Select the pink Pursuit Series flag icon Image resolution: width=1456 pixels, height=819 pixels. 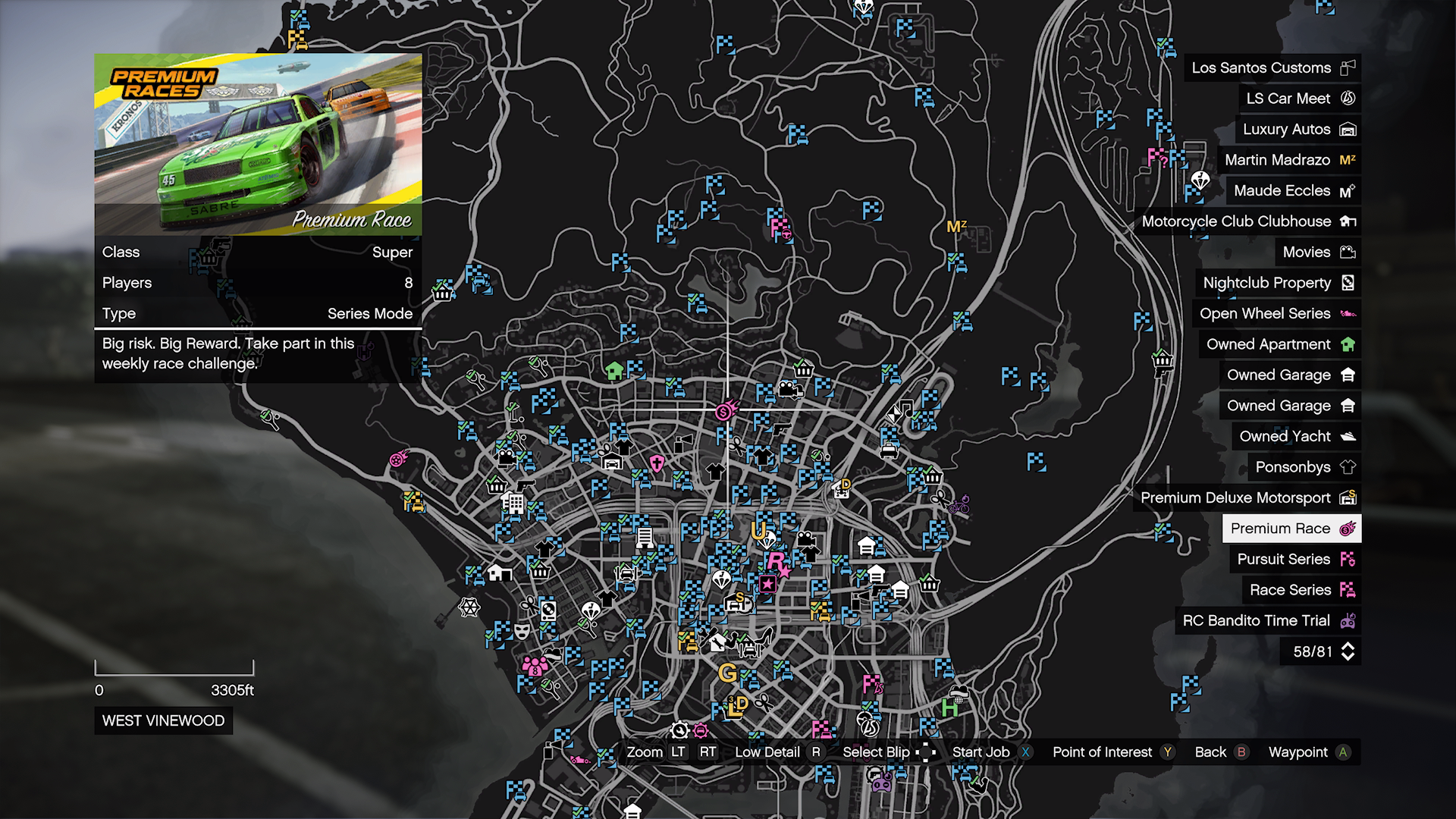(x=1348, y=559)
